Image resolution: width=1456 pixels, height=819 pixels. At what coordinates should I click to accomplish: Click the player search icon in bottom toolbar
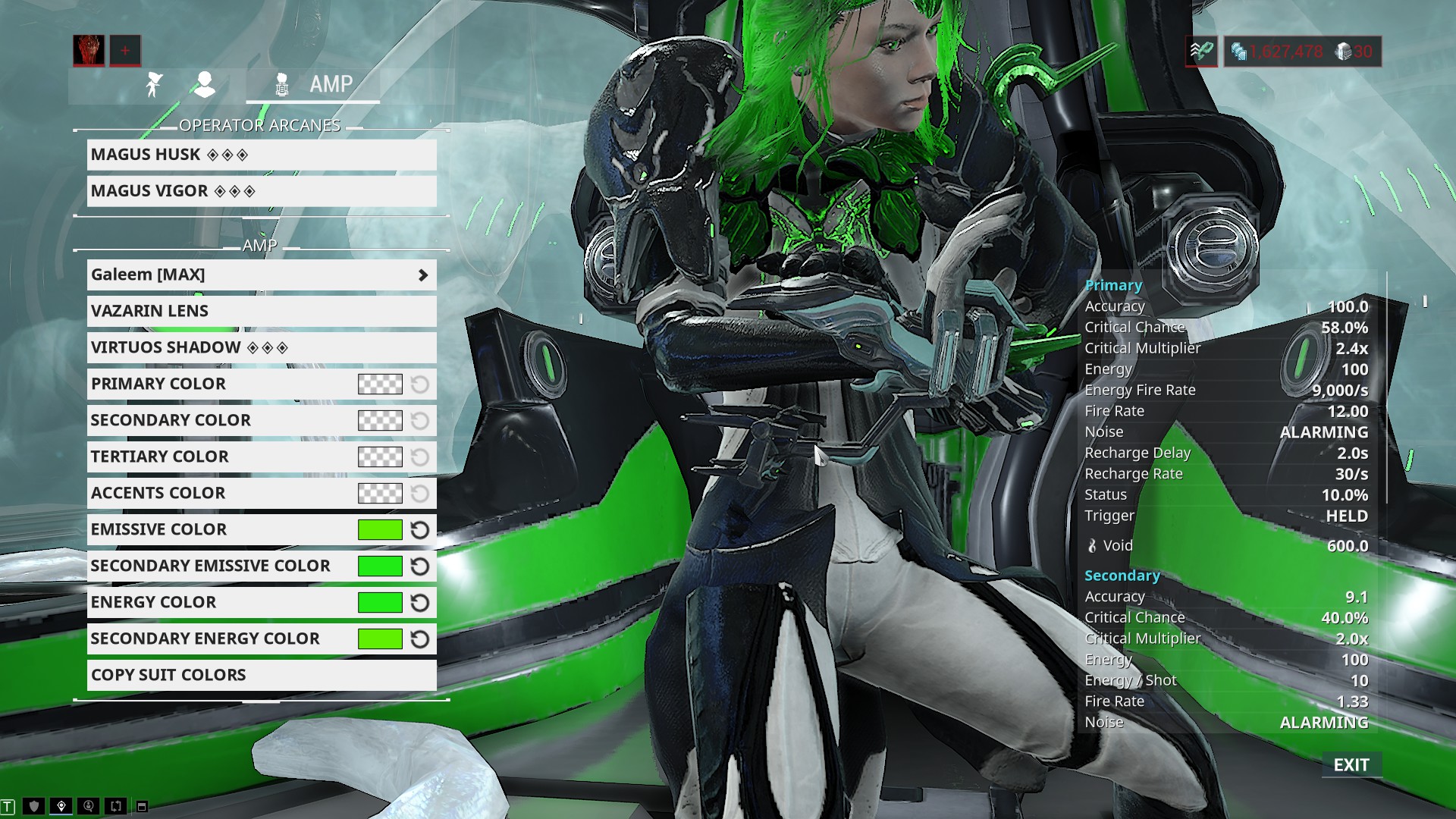tap(89, 805)
